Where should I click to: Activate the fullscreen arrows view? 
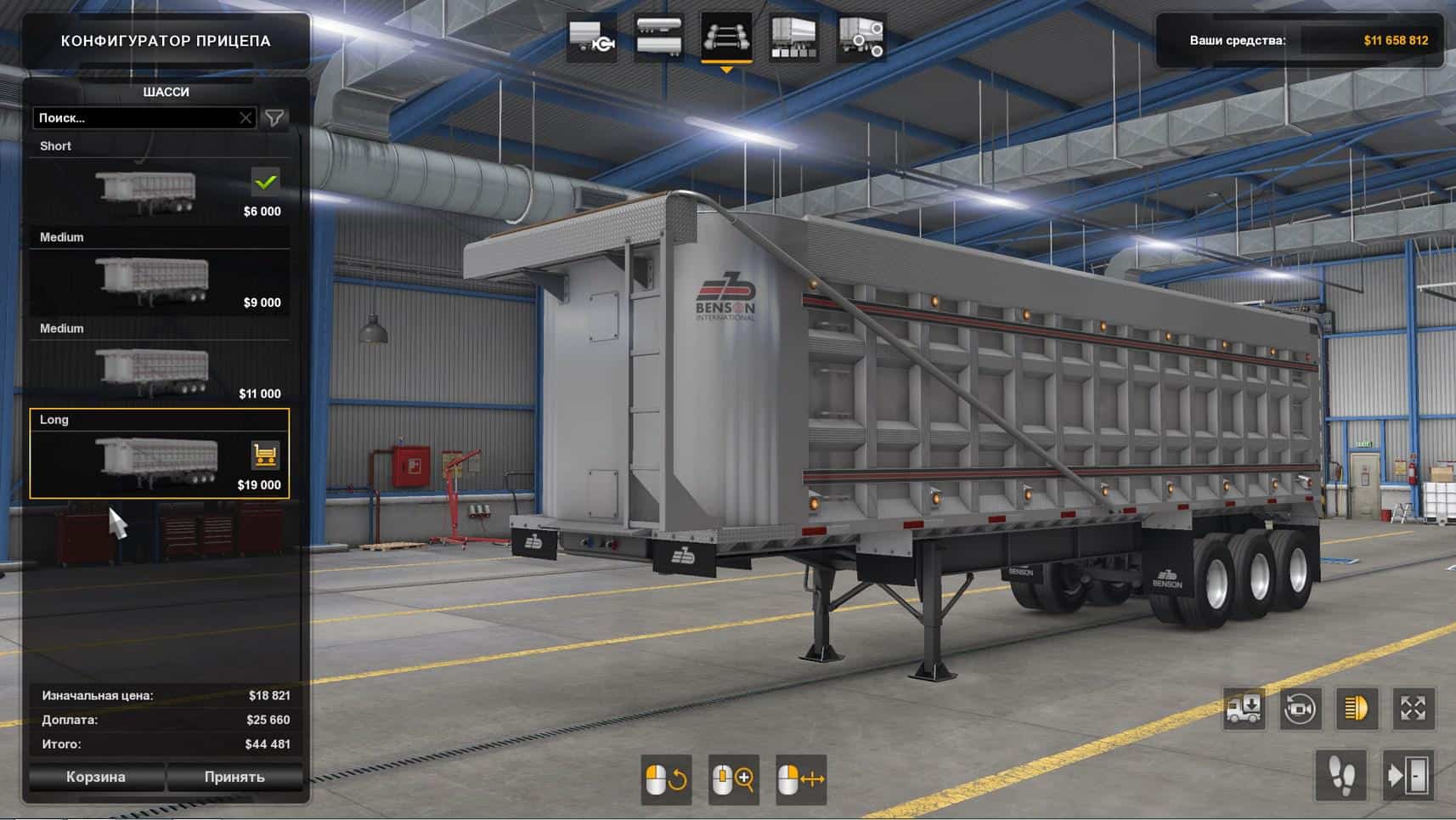click(x=1413, y=708)
